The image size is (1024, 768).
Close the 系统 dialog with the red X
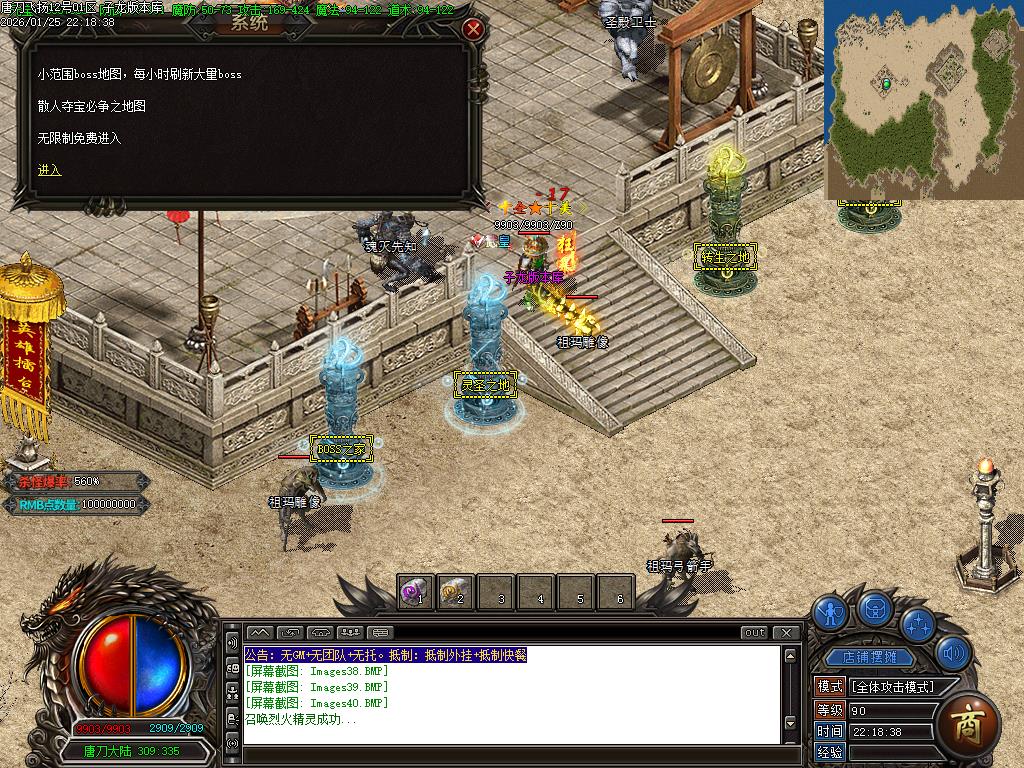[x=474, y=29]
